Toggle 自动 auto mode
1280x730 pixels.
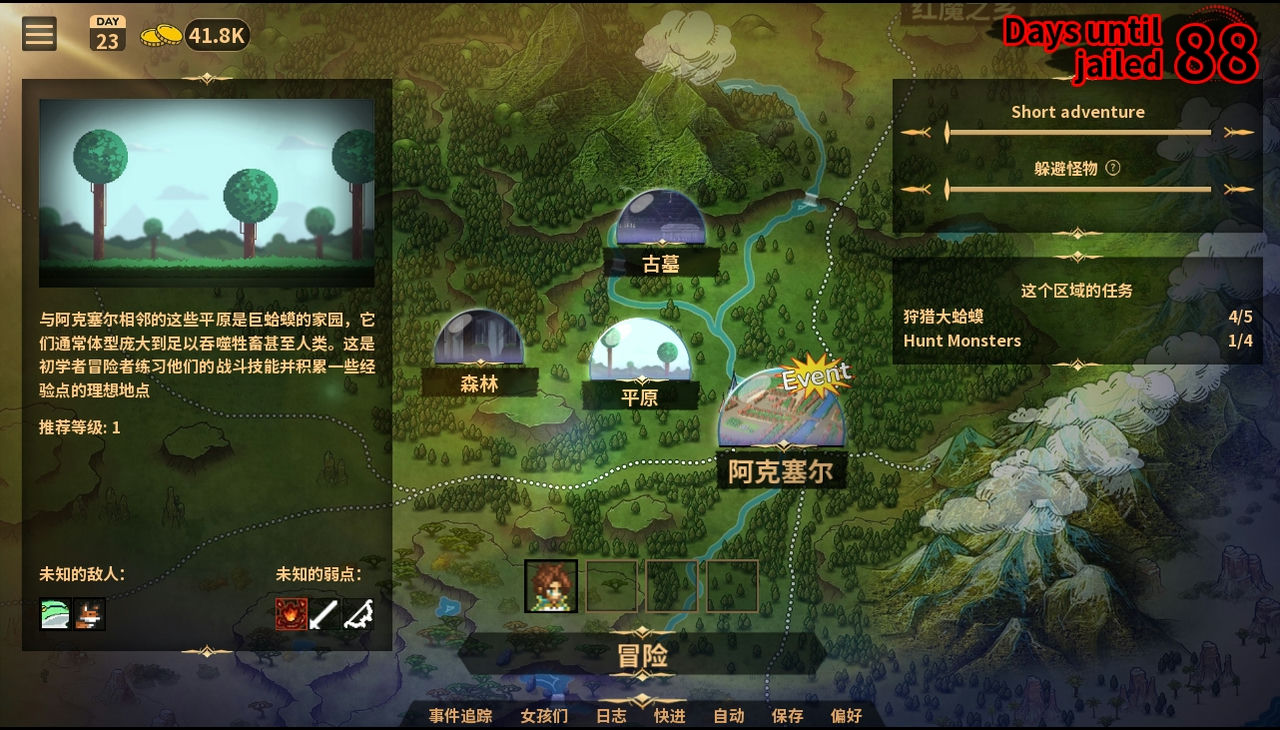(727, 716)
